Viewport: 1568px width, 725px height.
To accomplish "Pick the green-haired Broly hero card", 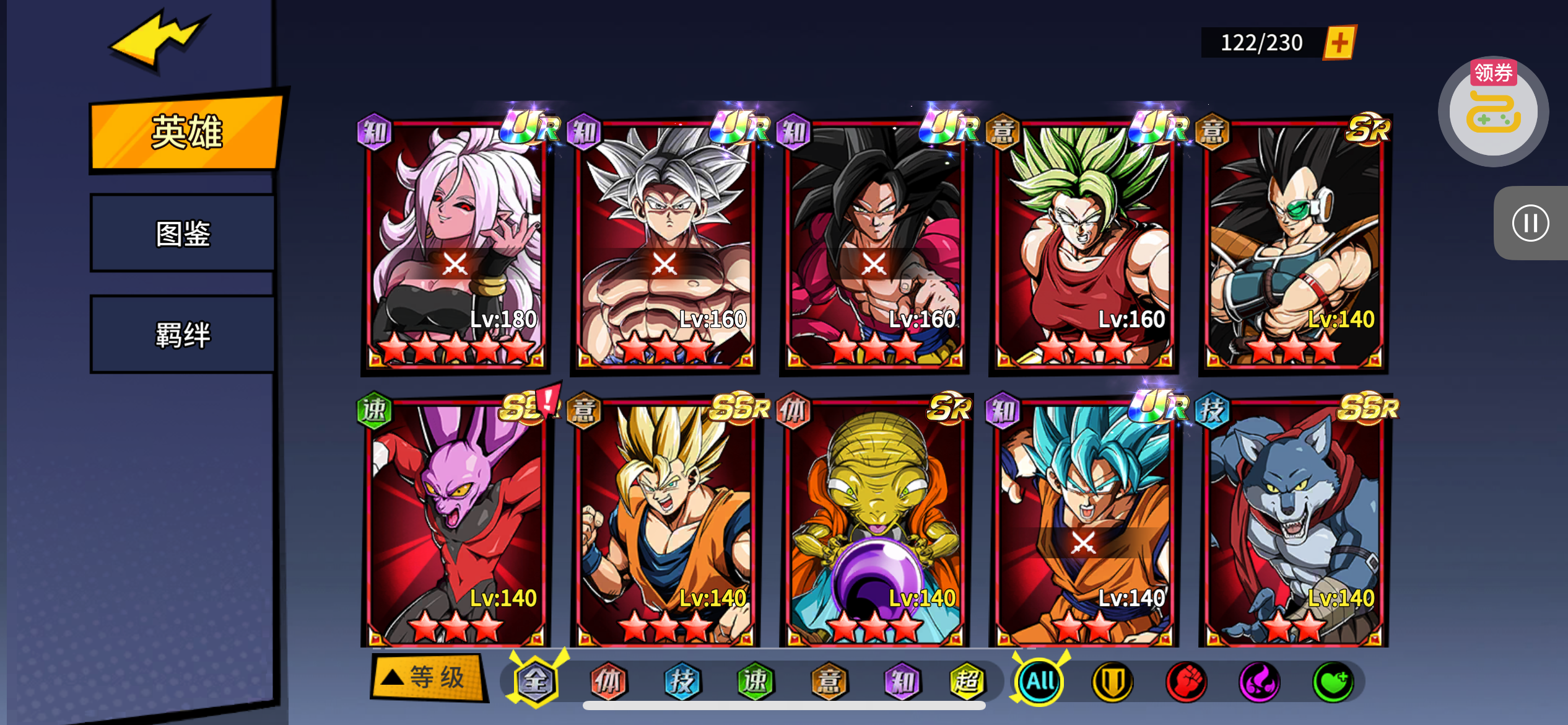I will click(x=1084, y=245).
